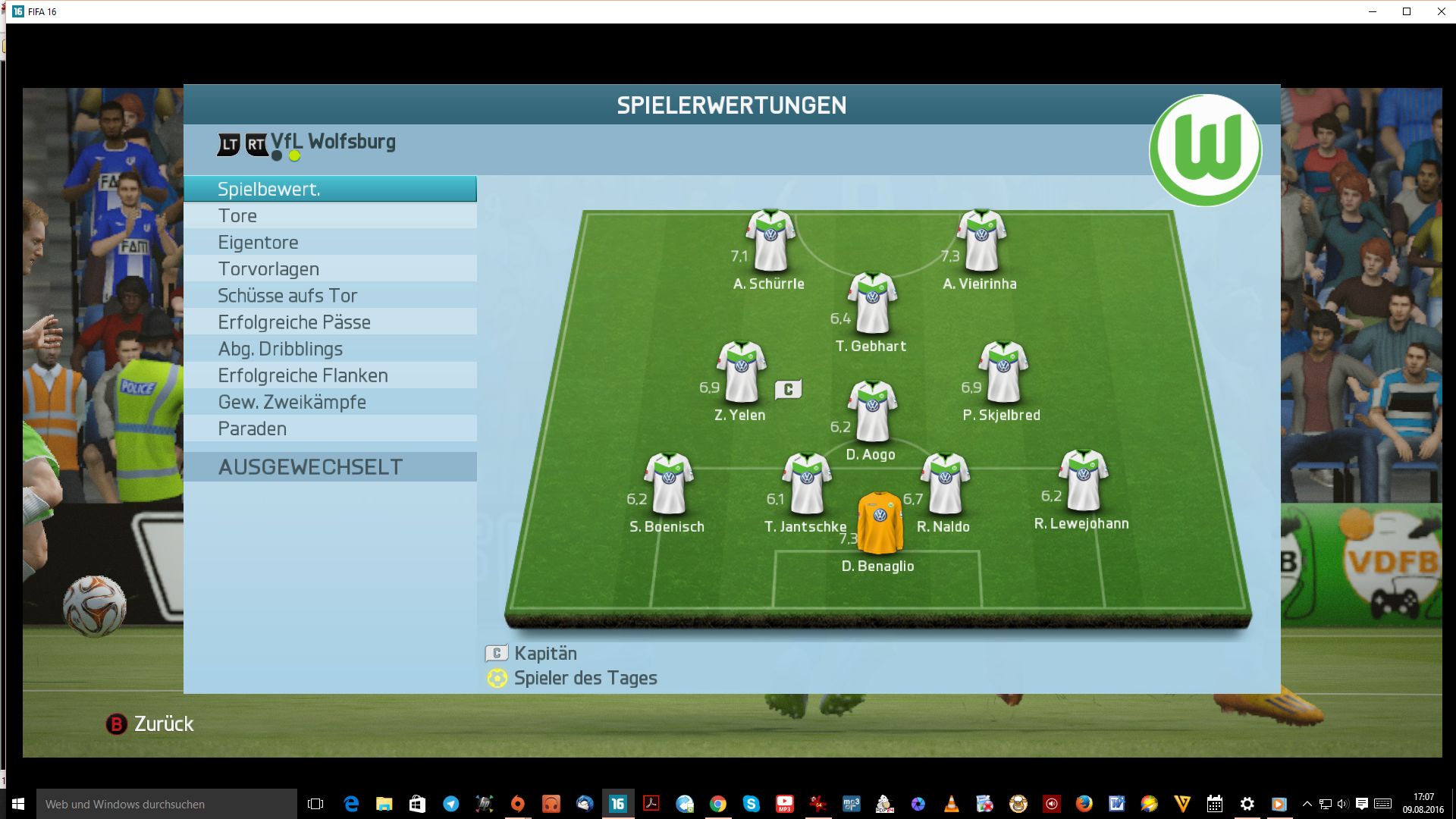This screenshot has width=1456, height=819.
Task: Select R. Naldo in the defense
Action: 945,484
